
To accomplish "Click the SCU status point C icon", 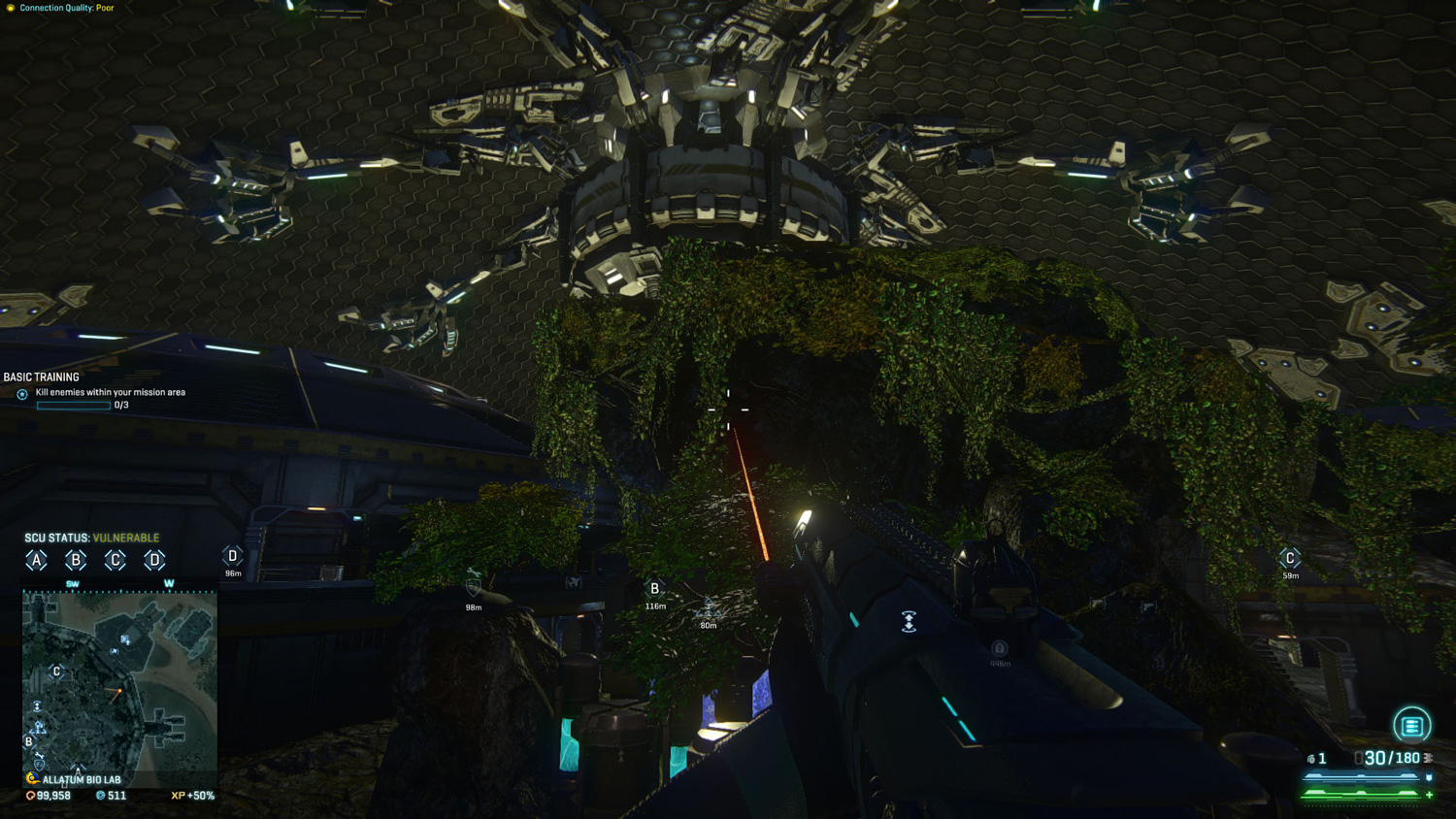I will (x=116, y=560).
